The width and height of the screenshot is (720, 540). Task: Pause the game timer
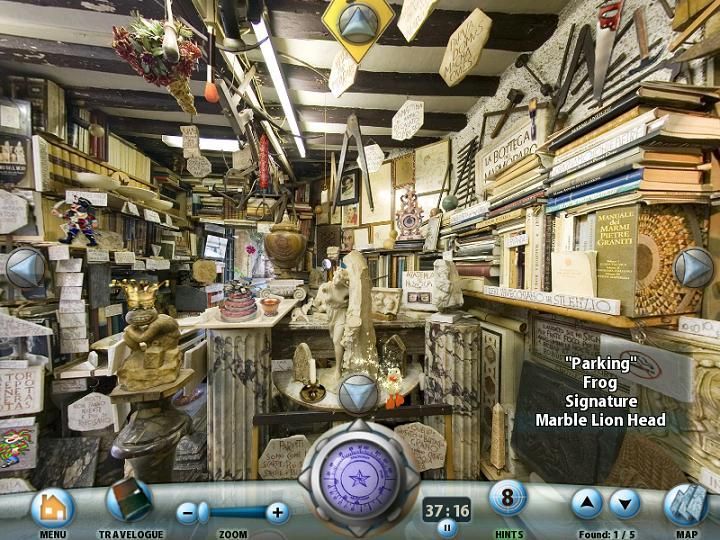click(447, 528)
